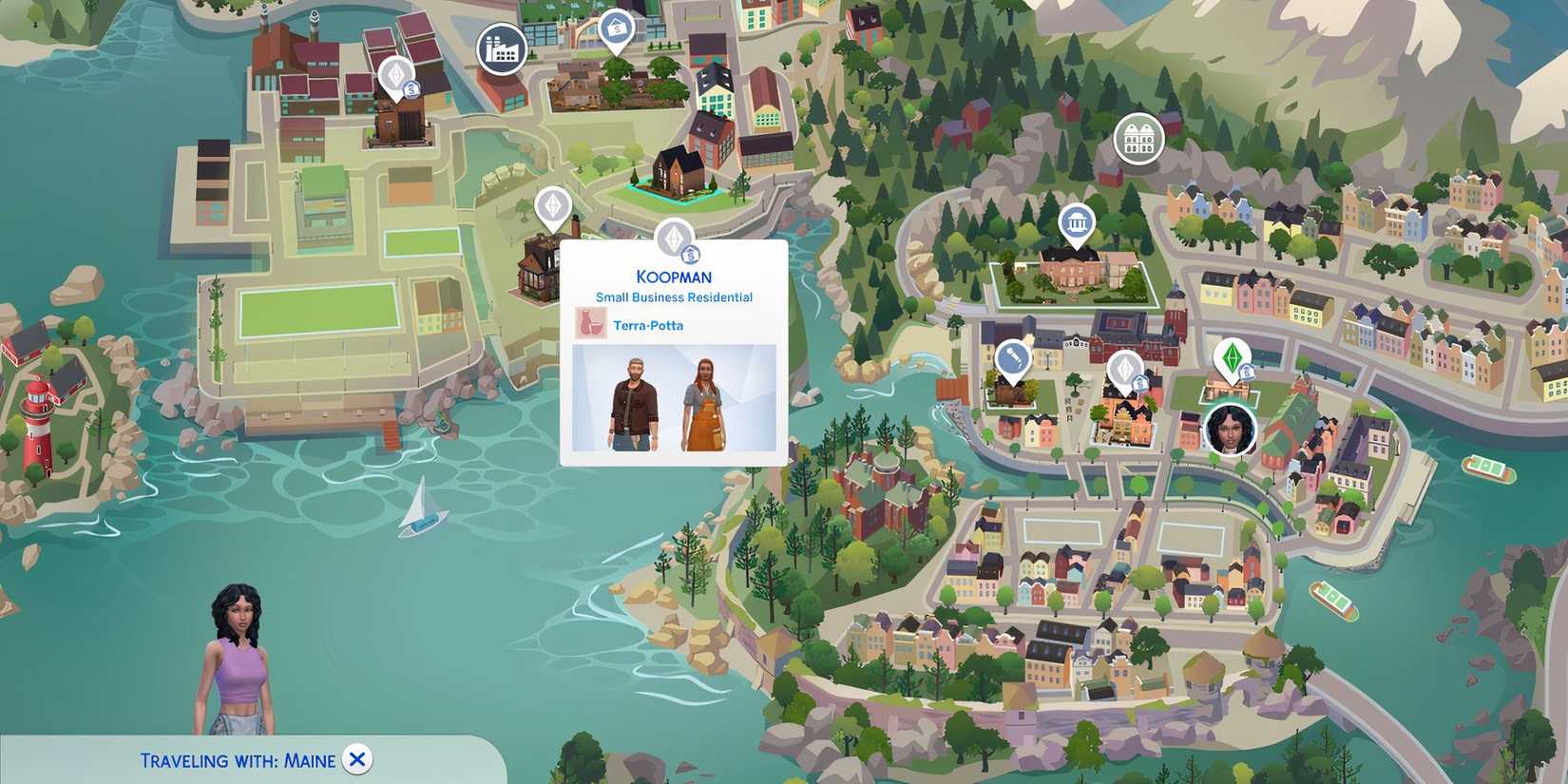
Task: Open the apartment building marker on the mountainside
Action: [x=1138, y=139]
